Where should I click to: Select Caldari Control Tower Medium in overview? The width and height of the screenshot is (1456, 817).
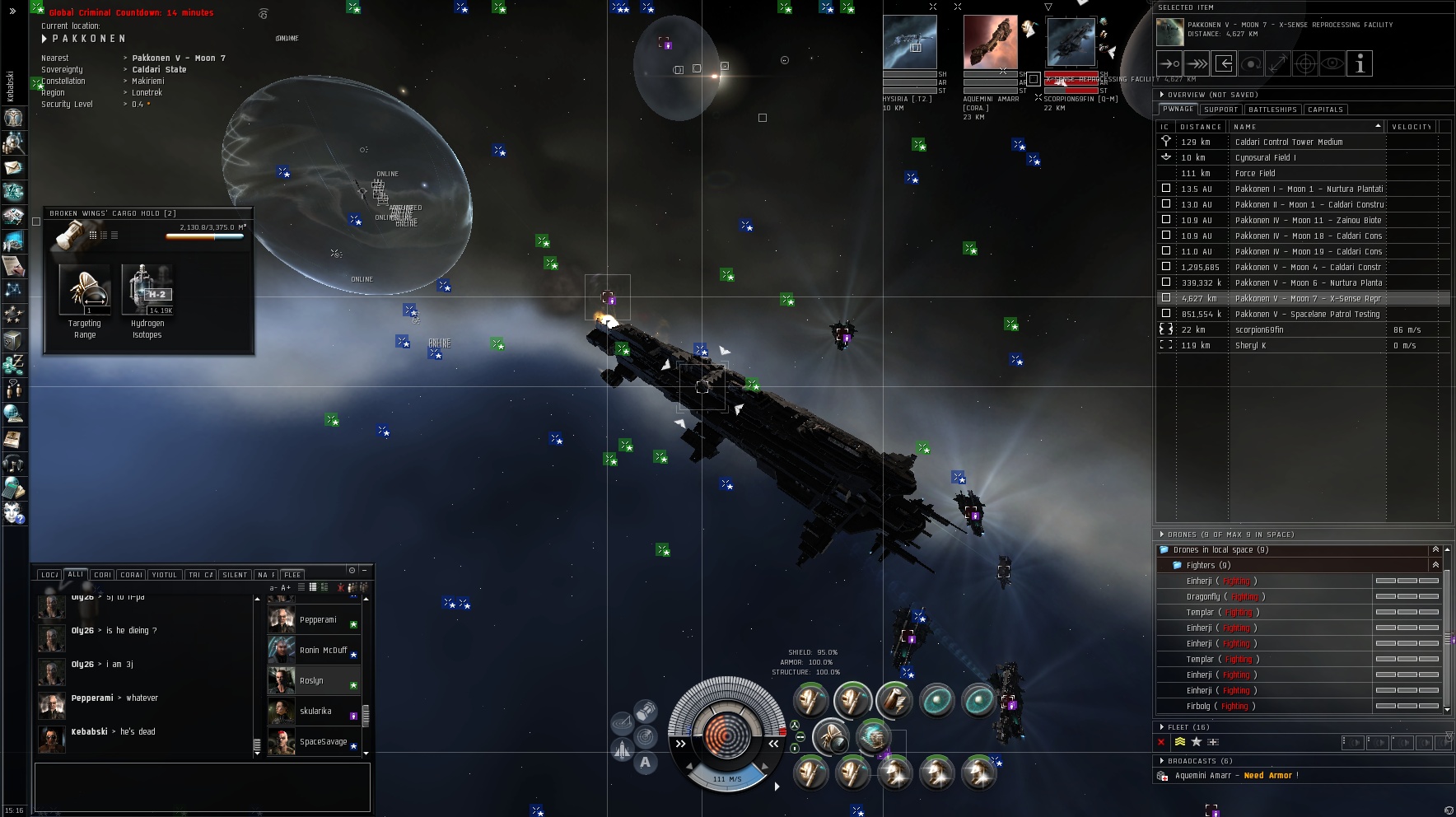click(x=1289, y=142)
